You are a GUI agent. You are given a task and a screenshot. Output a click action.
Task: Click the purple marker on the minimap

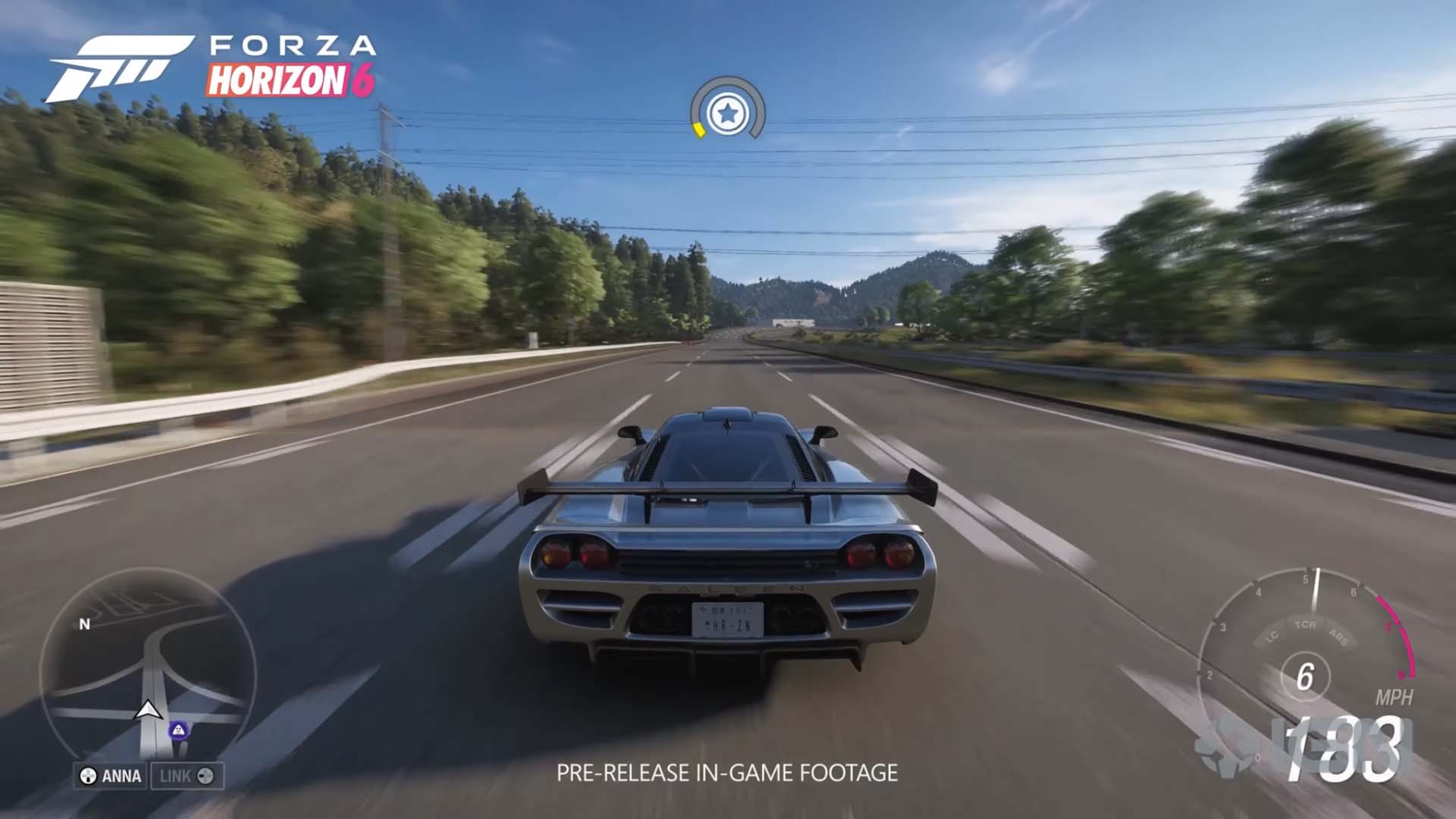tap(178, 730)
